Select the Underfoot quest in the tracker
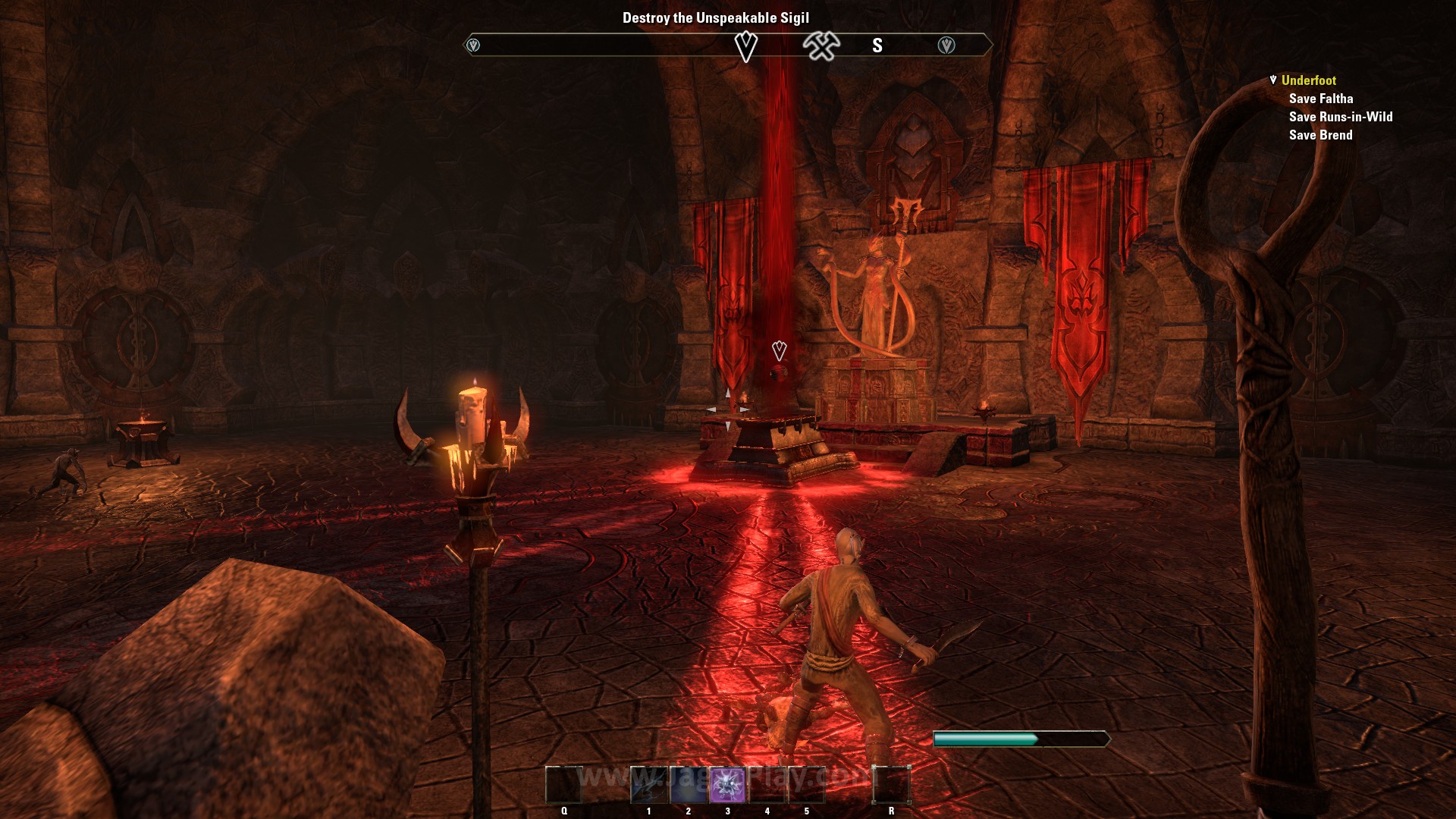Viewport: 1456px width, 819px height. click(1308, 80)
